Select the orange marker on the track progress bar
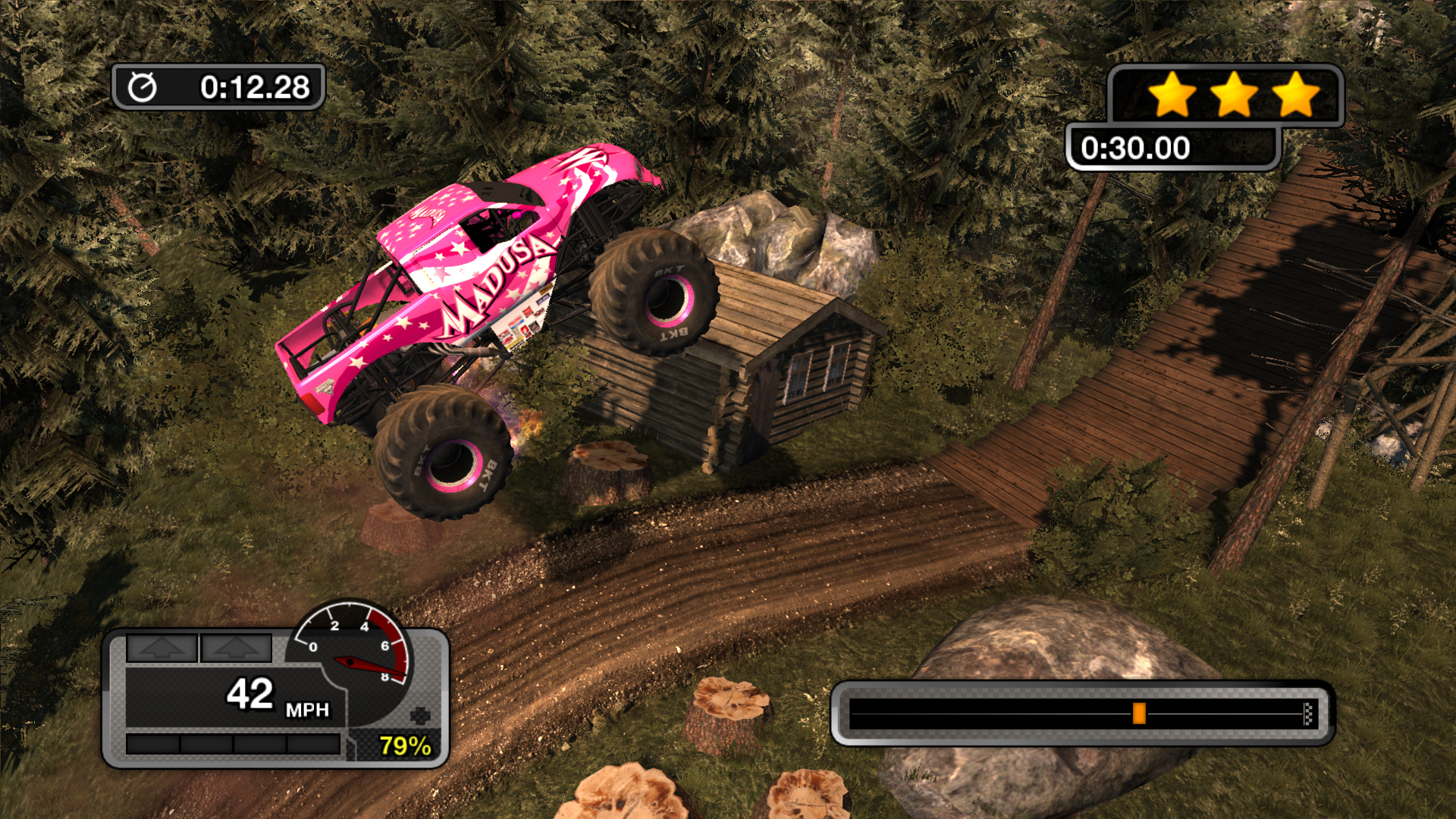Image resolution: width=1456 pixels, height=819 pixels. click(x=1138, y=714)
